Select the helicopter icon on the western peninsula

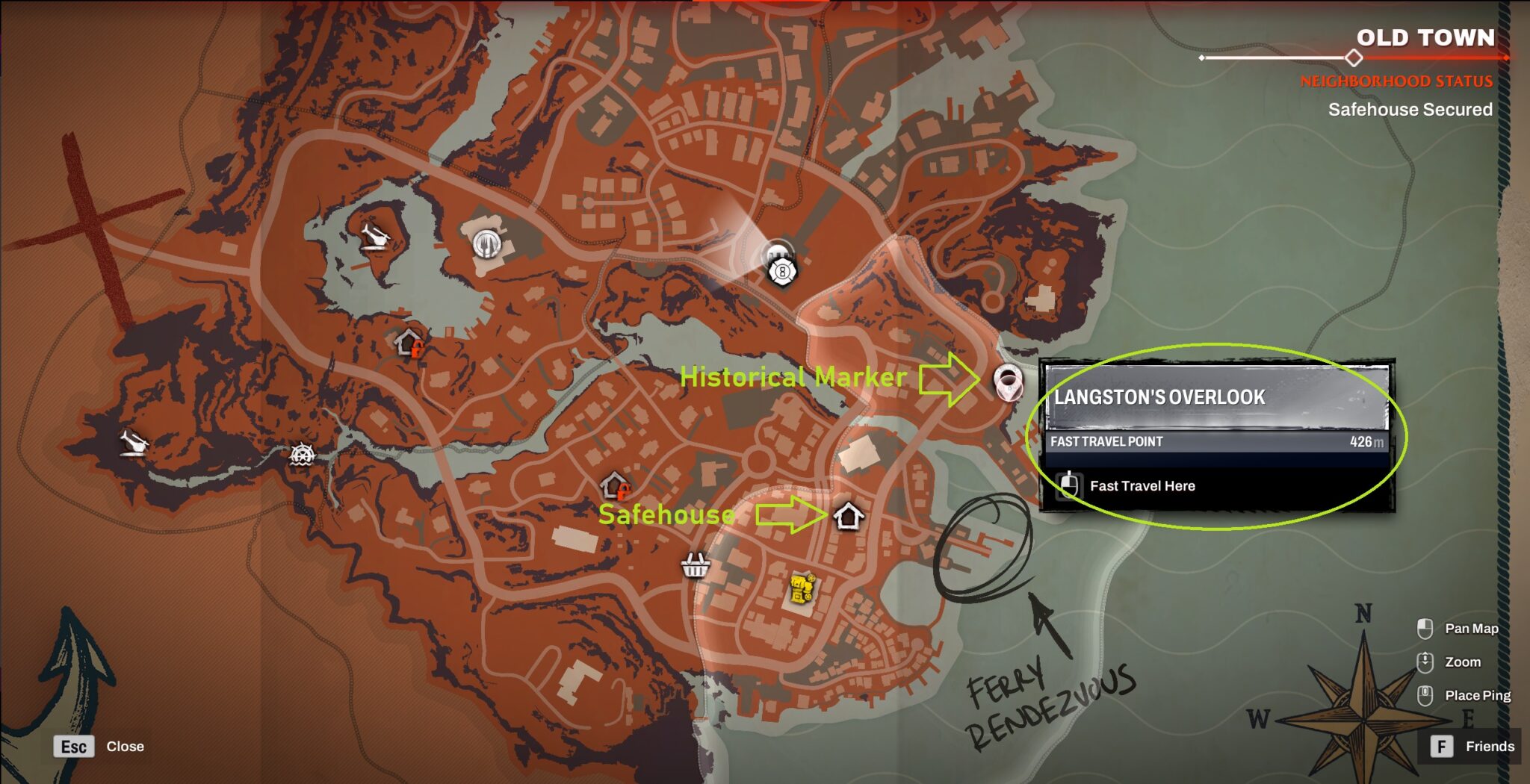pos(134,441)
